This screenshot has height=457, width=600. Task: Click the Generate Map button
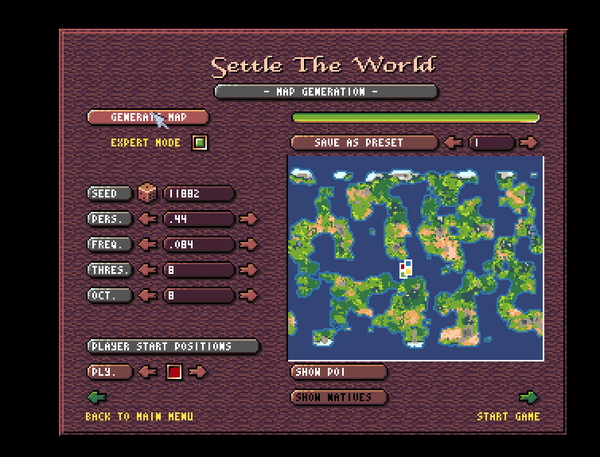coord(148,118)
